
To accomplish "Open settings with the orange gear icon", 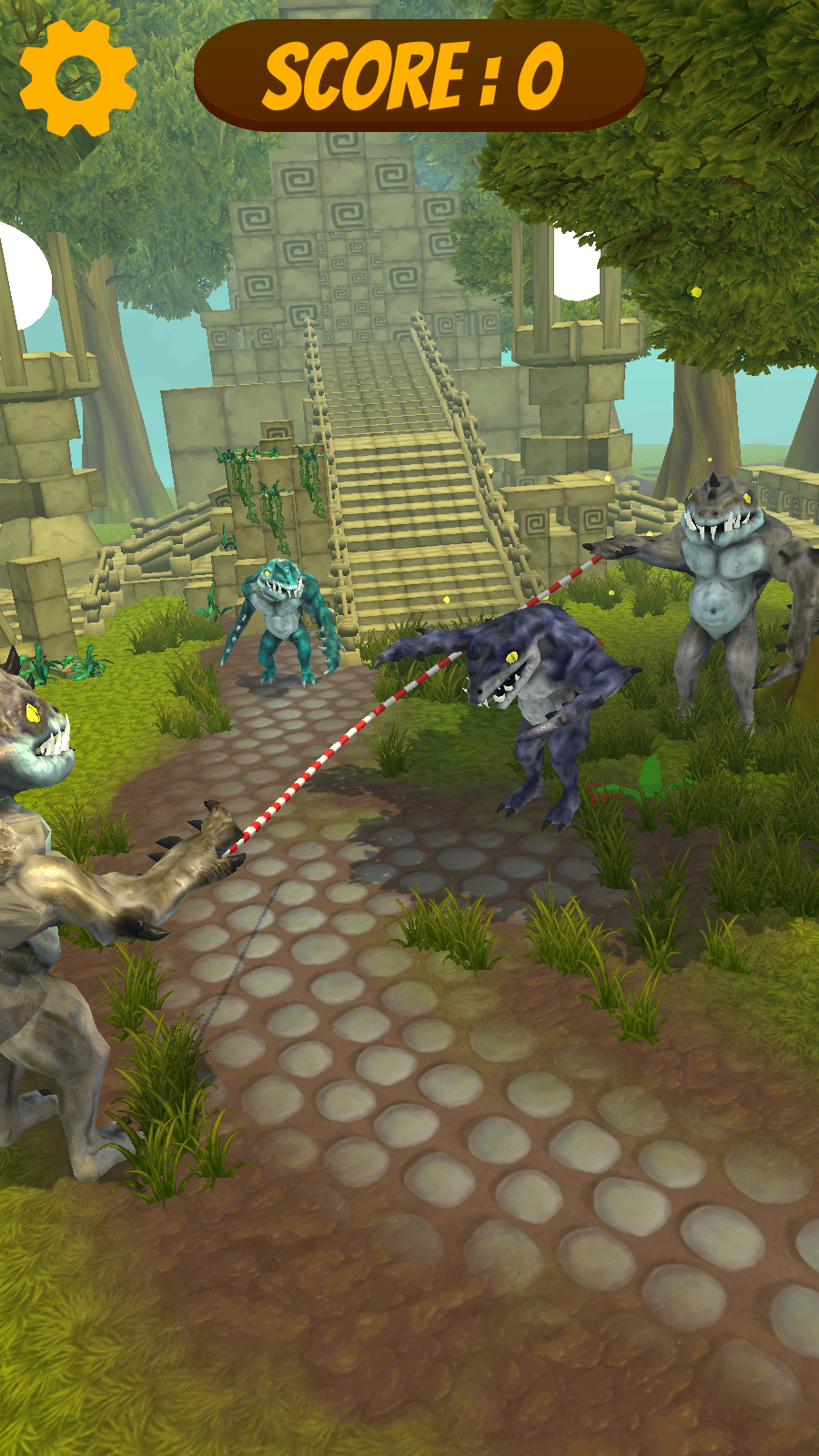I will coord(78,78).
